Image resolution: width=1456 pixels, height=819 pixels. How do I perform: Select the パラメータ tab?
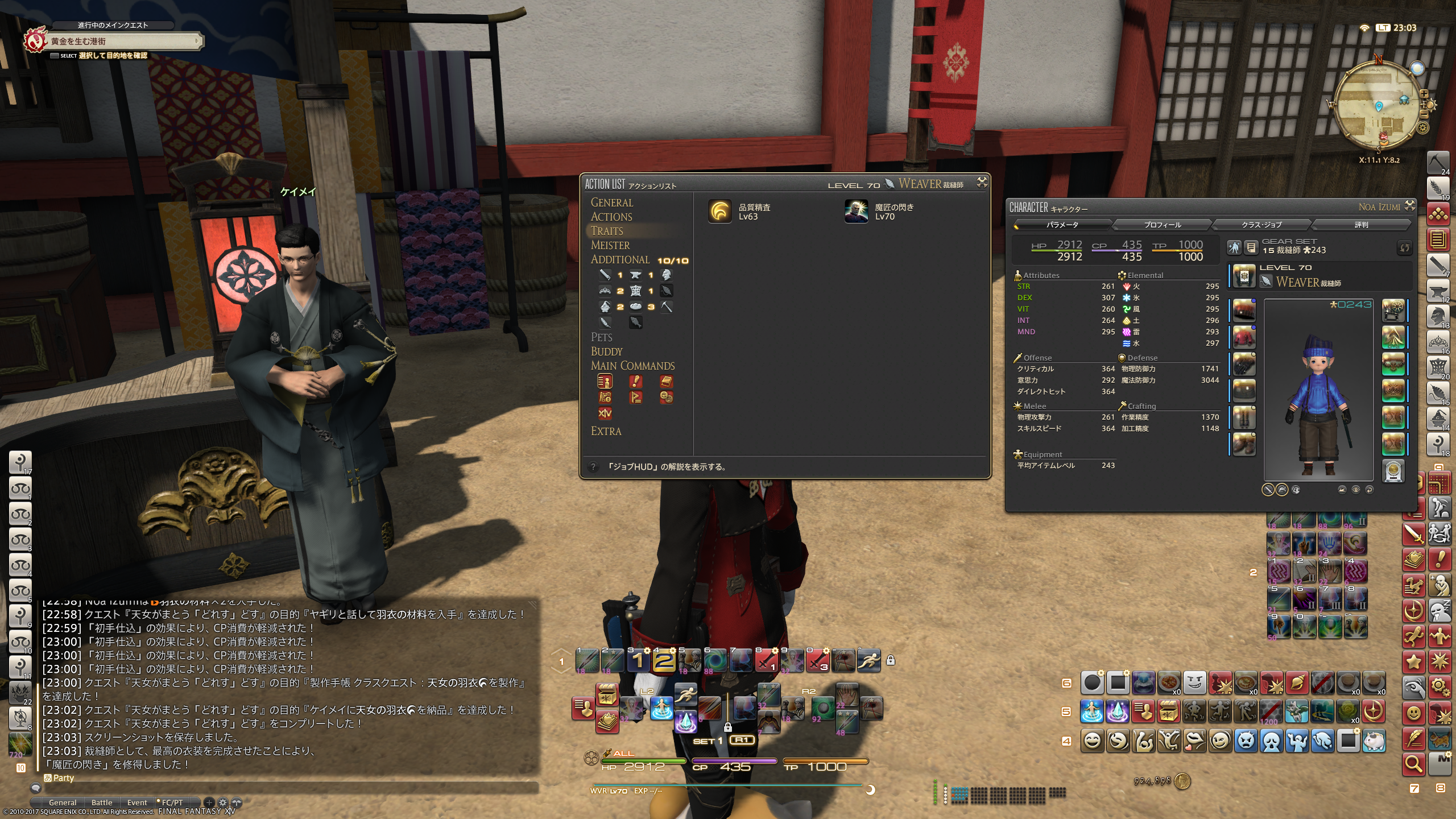click(1062, 225)
